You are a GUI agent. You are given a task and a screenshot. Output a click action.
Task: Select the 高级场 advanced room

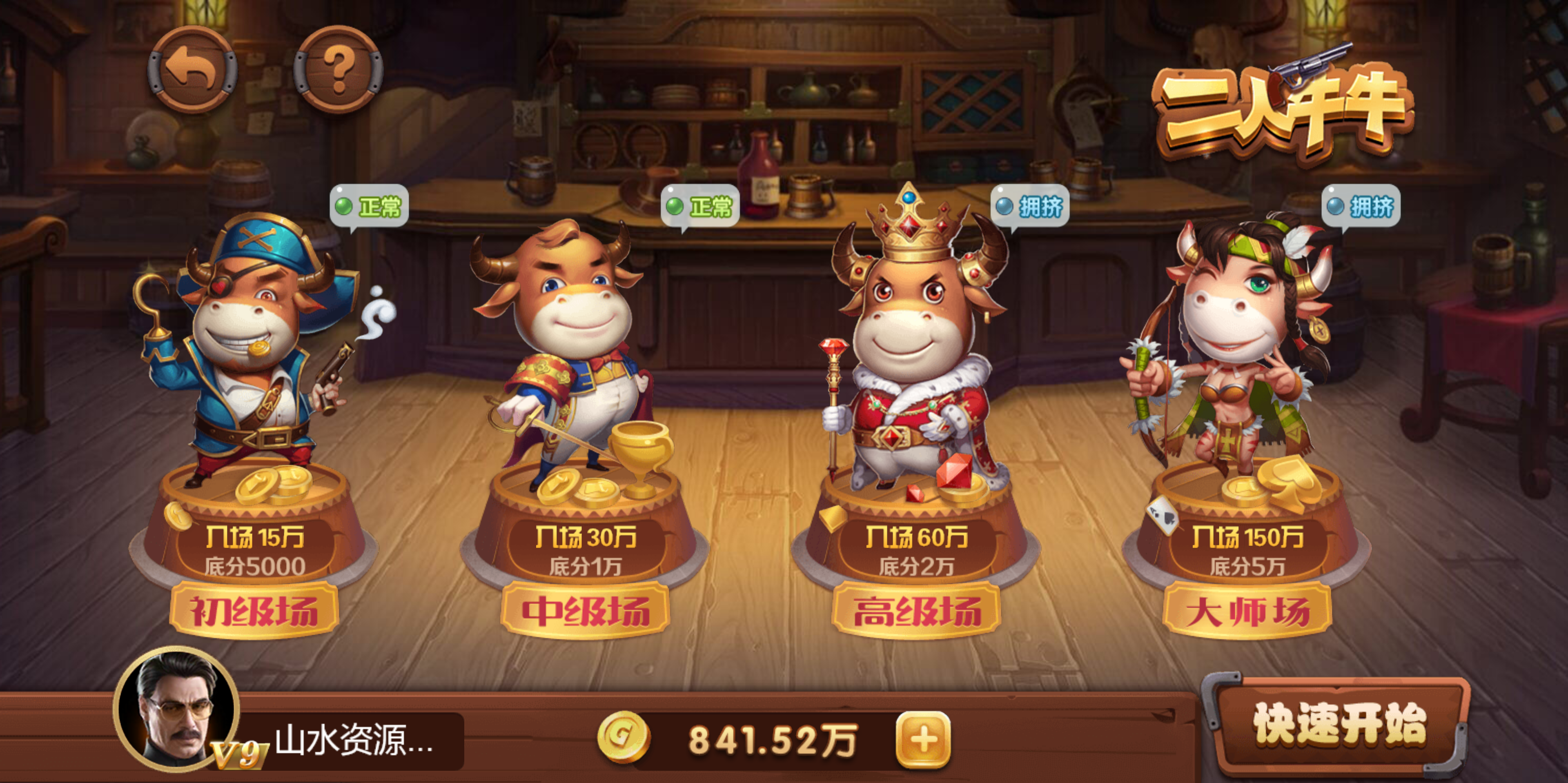(916, 610)
